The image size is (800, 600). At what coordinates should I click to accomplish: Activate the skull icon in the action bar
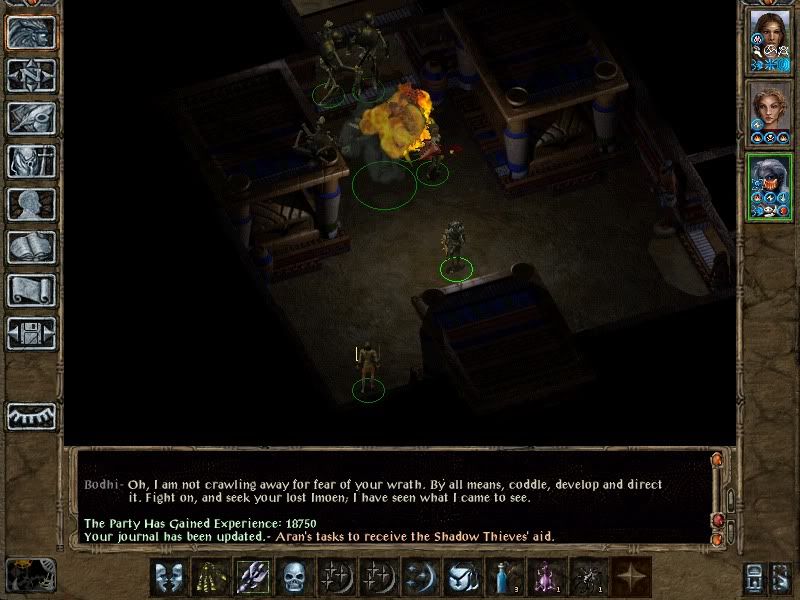293,577
